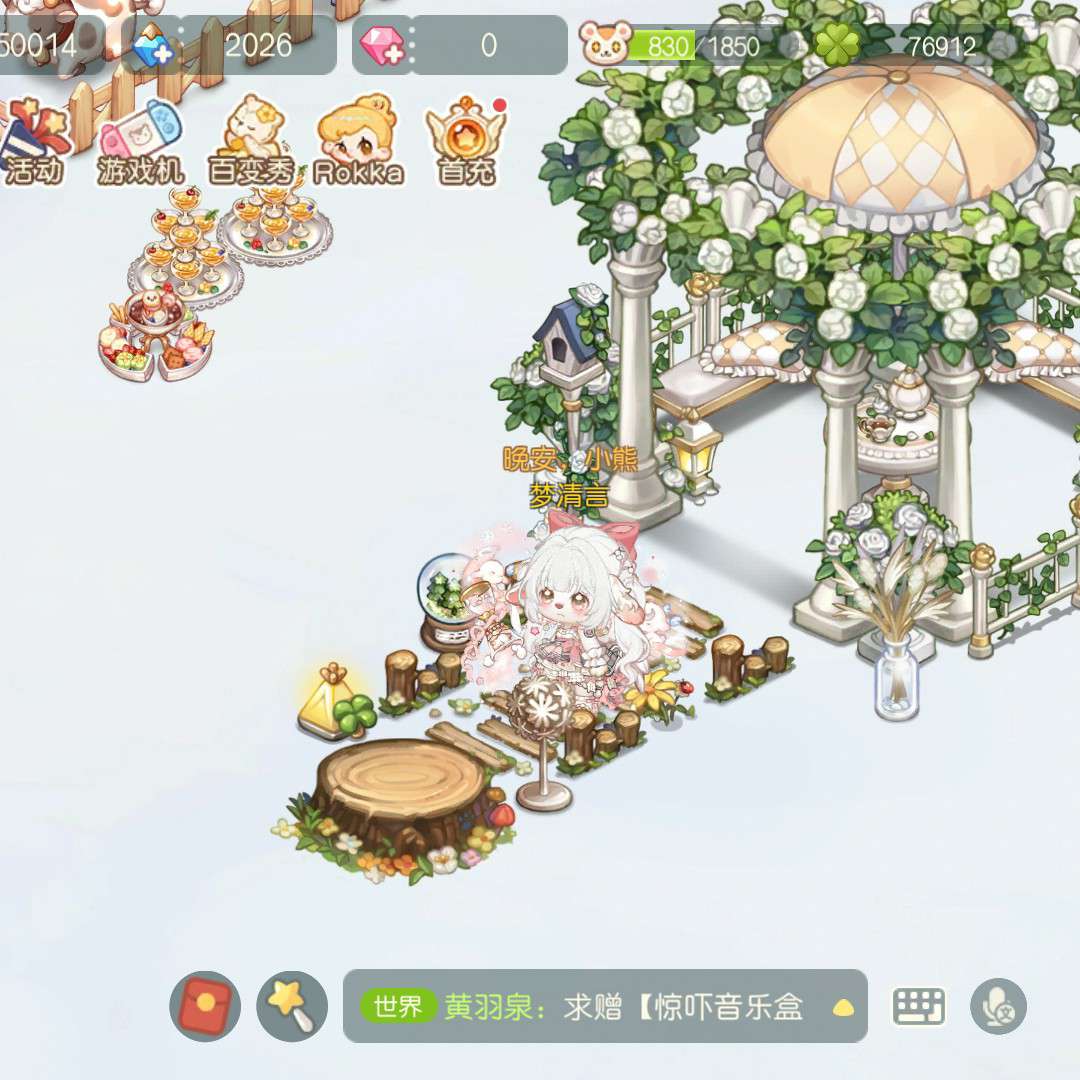Viewport: 1080px width, 1080px height.
Task: Open the keyboard chat input
Action: coord(919,1007)
